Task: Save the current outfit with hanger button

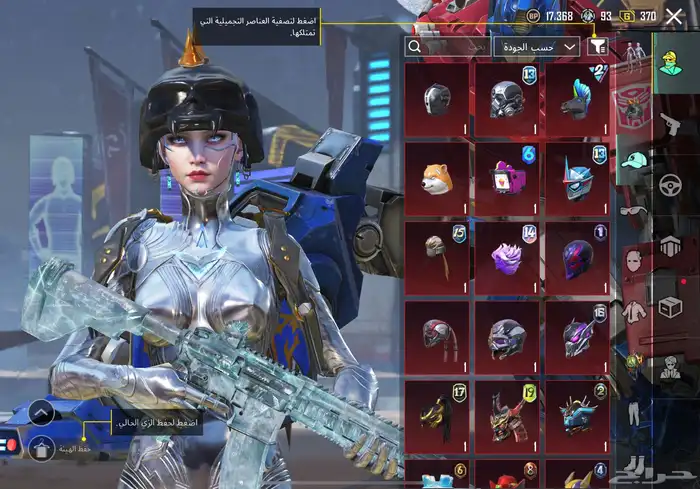Action: coord(41,449)
